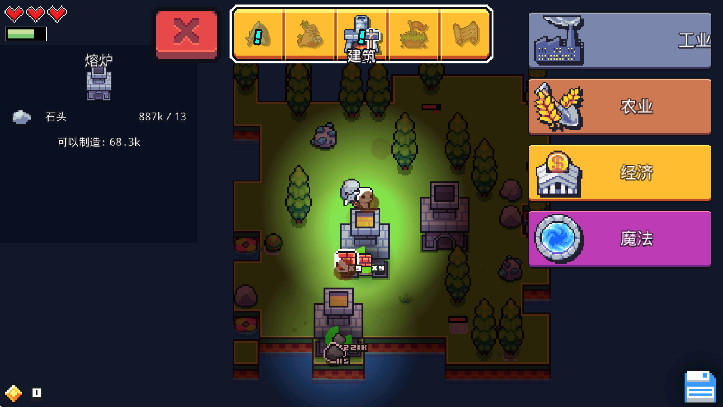The width and height of the screenshot is (723, 407).
Task: Click the blue floppy disk save icon
Action: point(699,387)
